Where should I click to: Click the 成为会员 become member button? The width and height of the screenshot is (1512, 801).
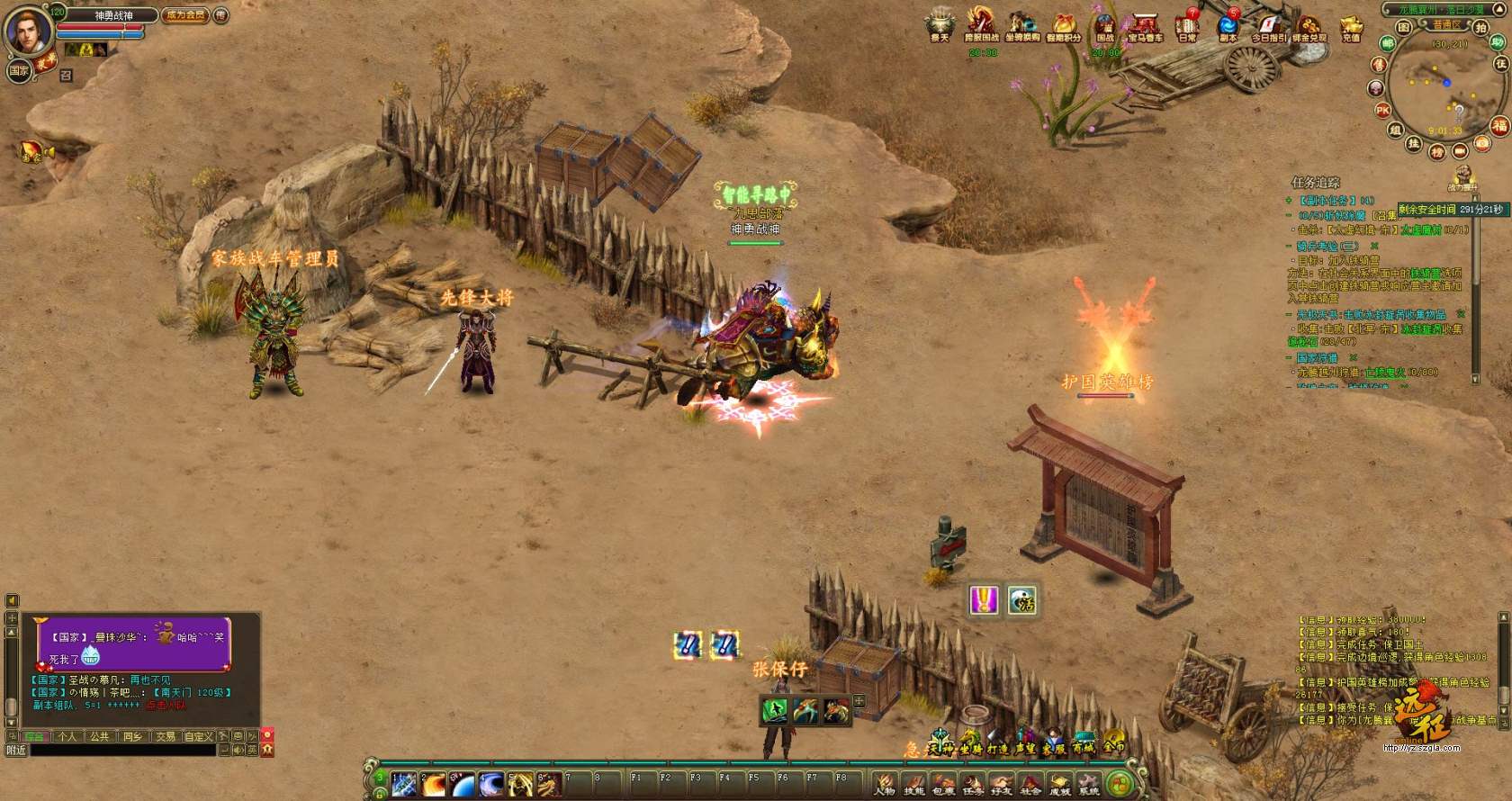coord(185,15)
